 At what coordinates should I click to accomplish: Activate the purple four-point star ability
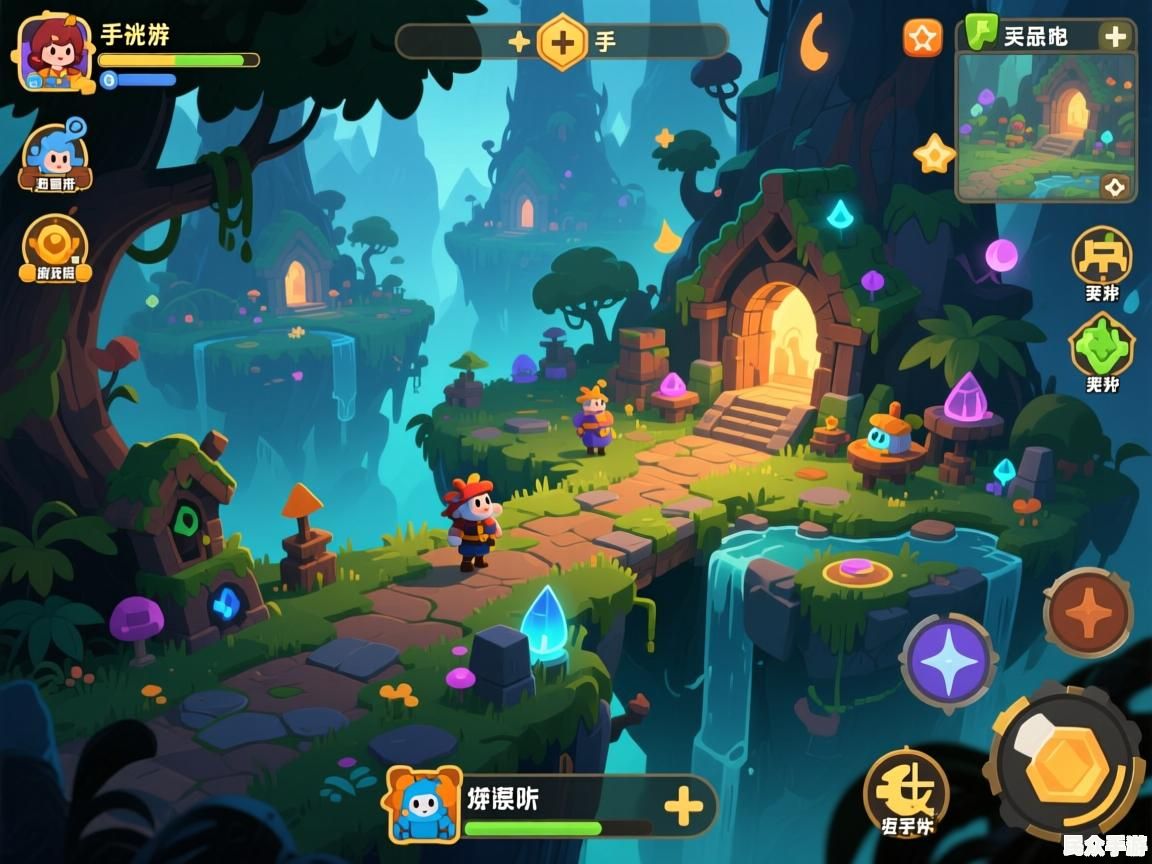coord(947,661)
